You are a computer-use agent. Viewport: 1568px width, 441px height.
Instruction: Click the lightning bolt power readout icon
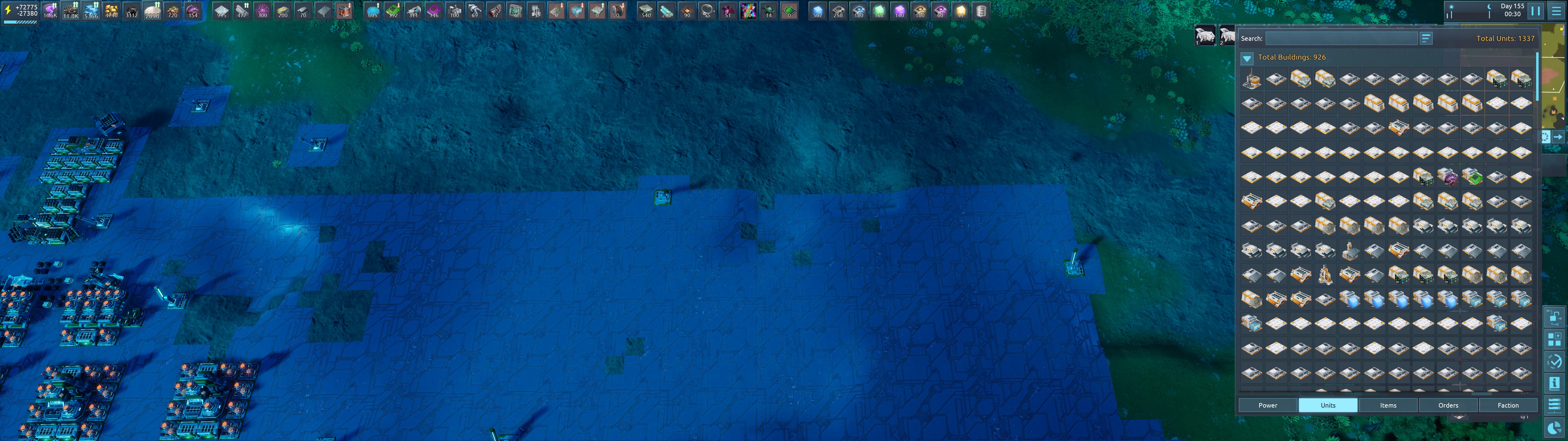tap(8, 10)
